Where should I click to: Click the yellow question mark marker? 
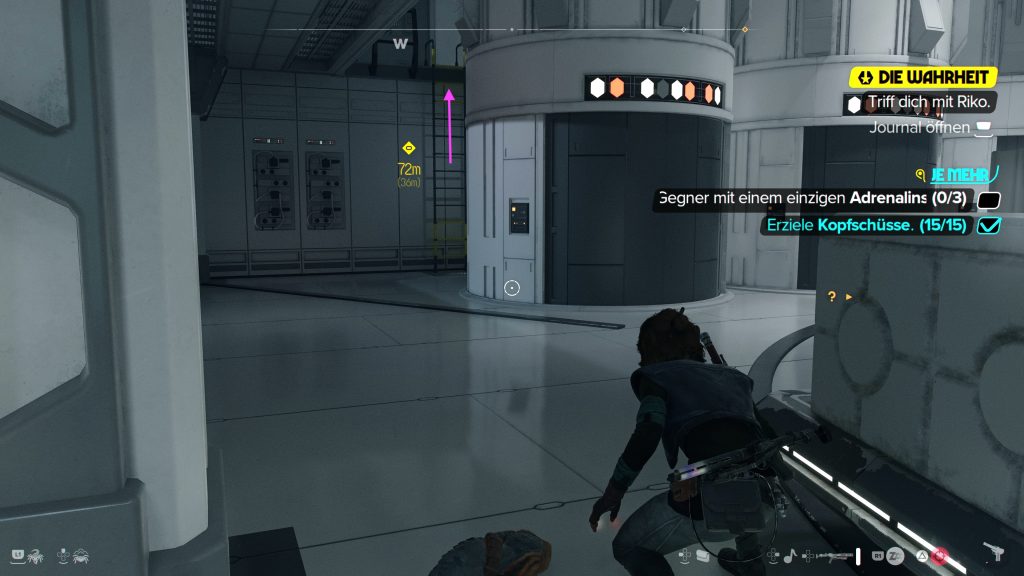(831, 296)
